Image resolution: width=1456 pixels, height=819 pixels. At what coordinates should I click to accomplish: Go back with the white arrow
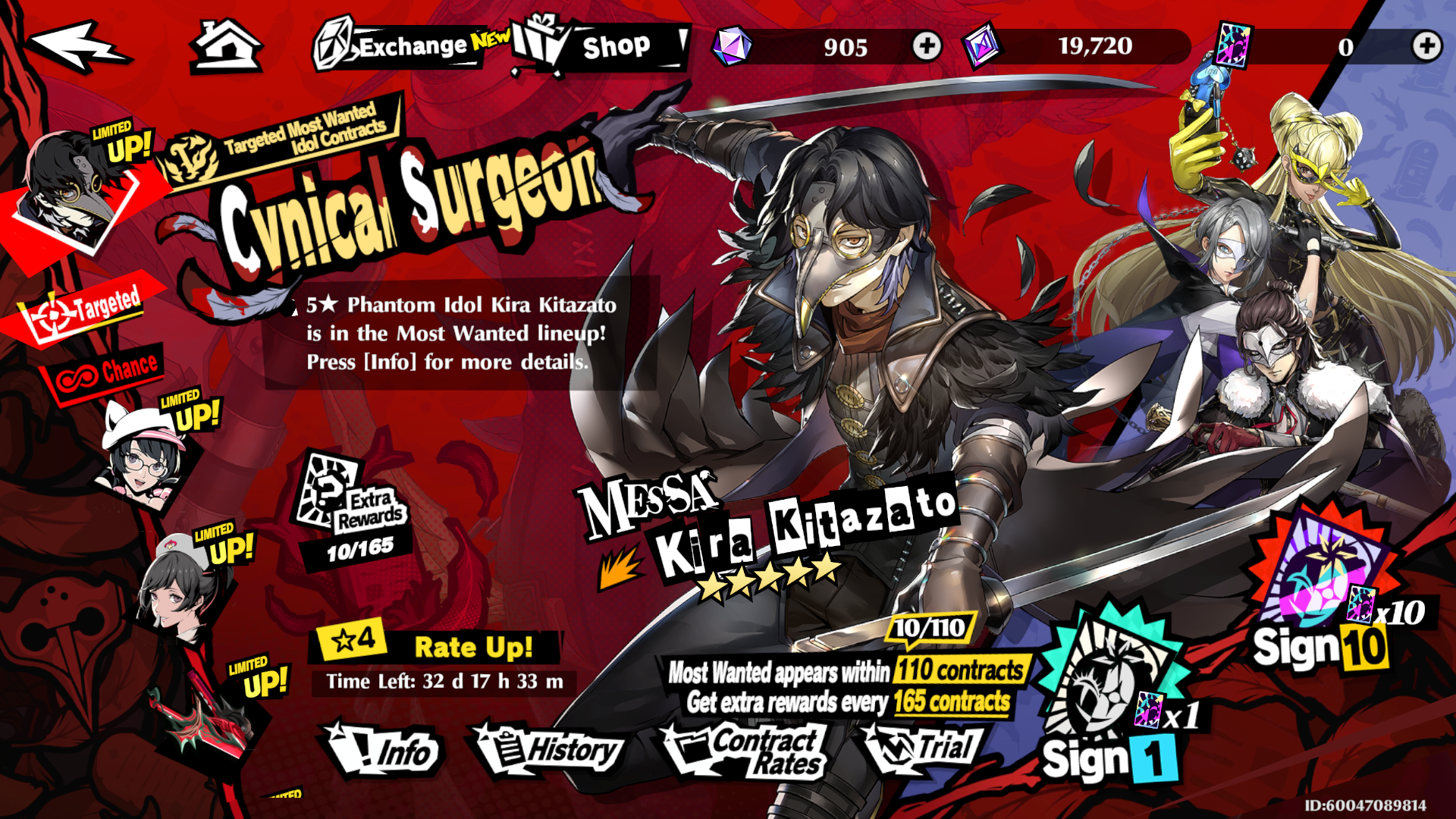click(78, 45)
